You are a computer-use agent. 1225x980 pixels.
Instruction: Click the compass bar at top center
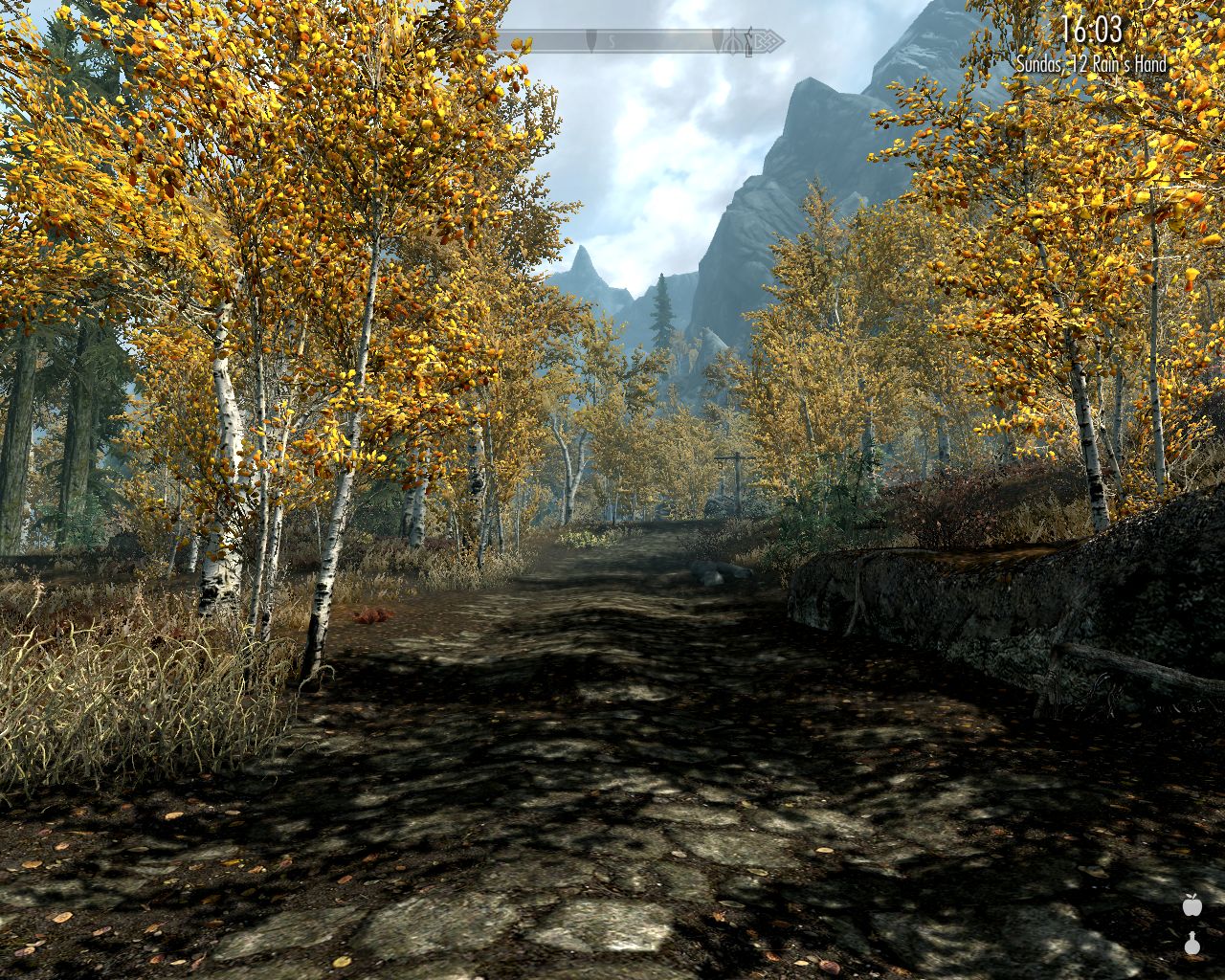(641, 40)
